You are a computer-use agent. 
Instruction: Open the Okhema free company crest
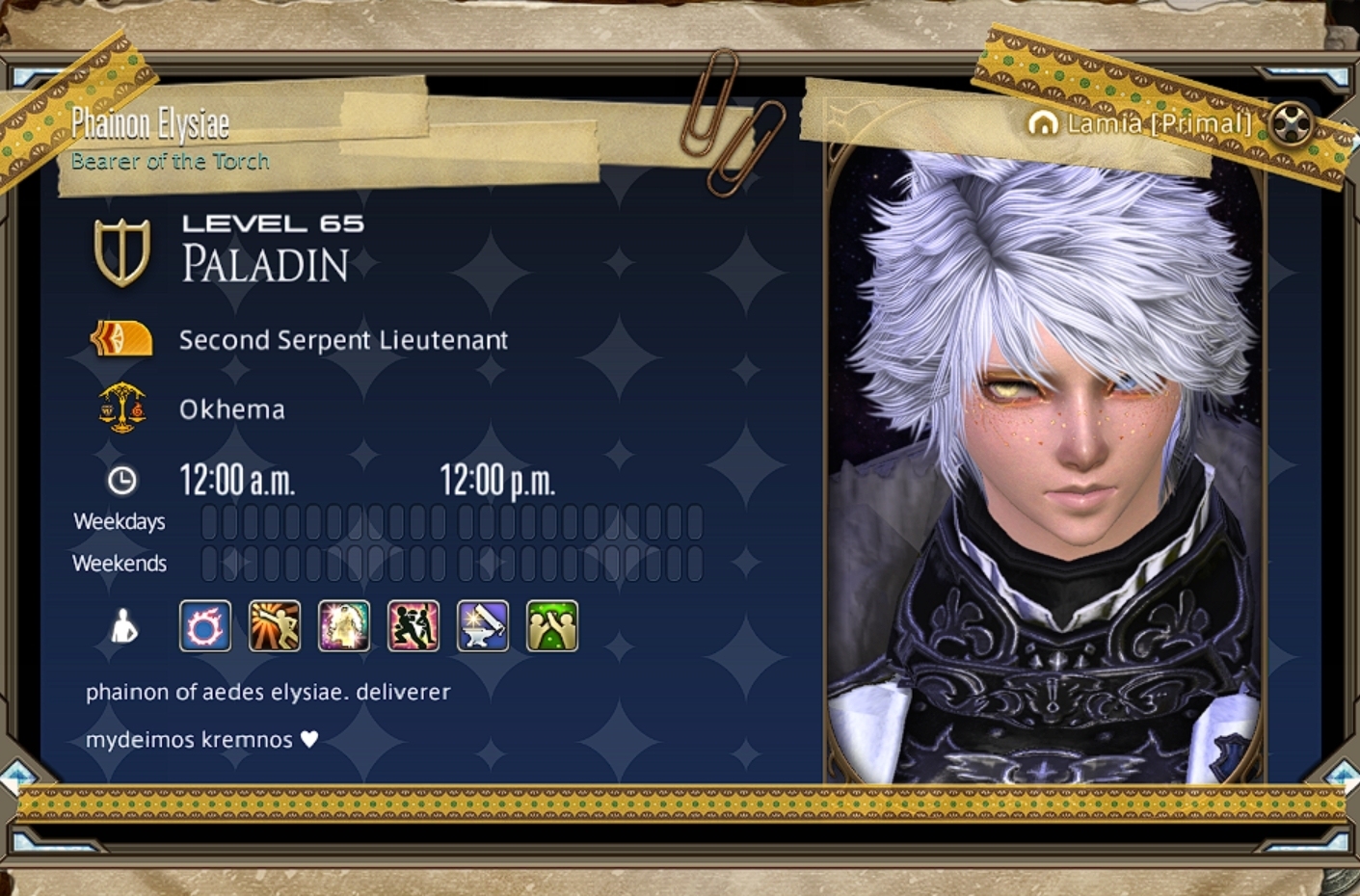click(122, 408)
